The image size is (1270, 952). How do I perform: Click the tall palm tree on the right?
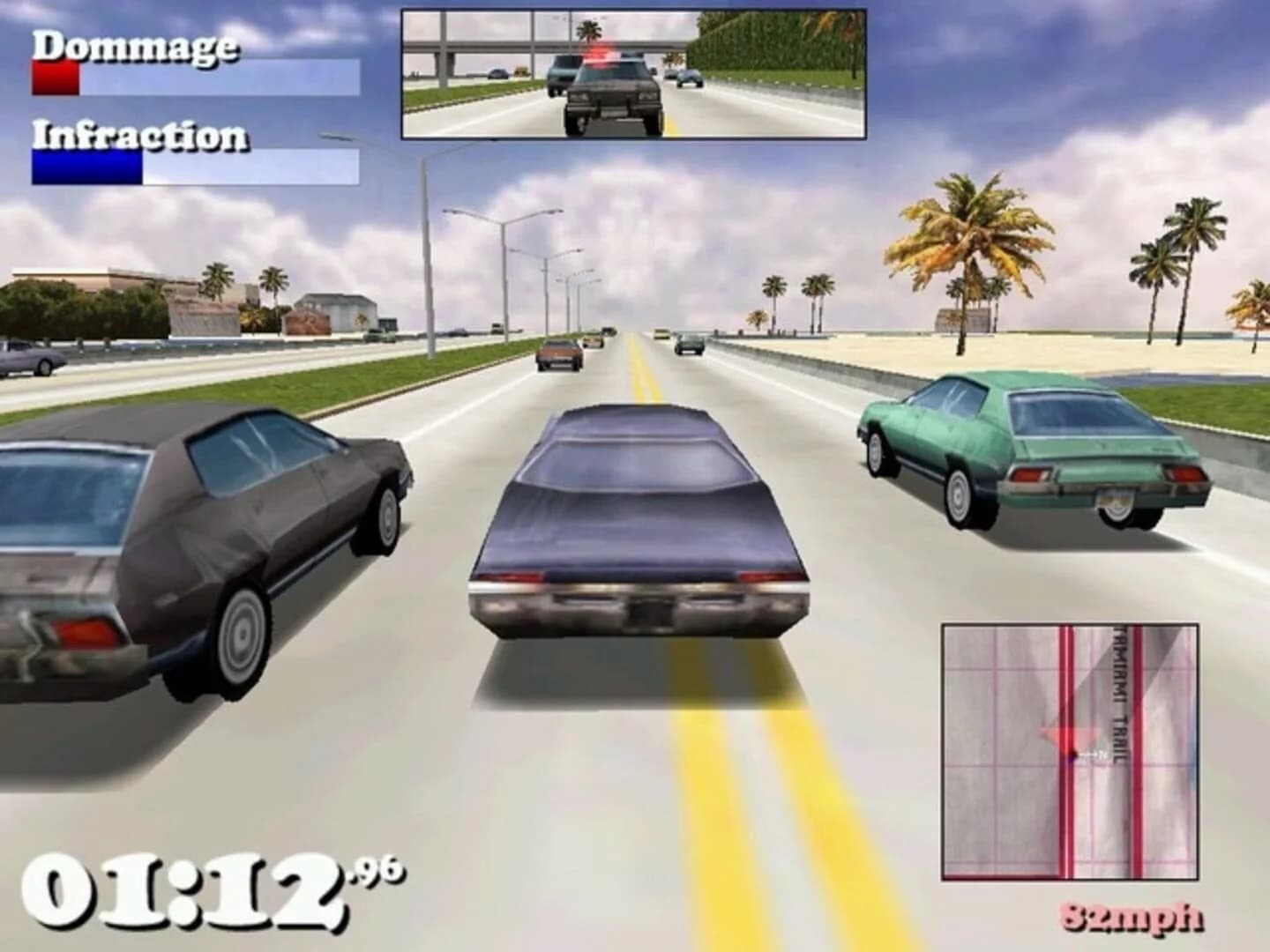[966, 238]
